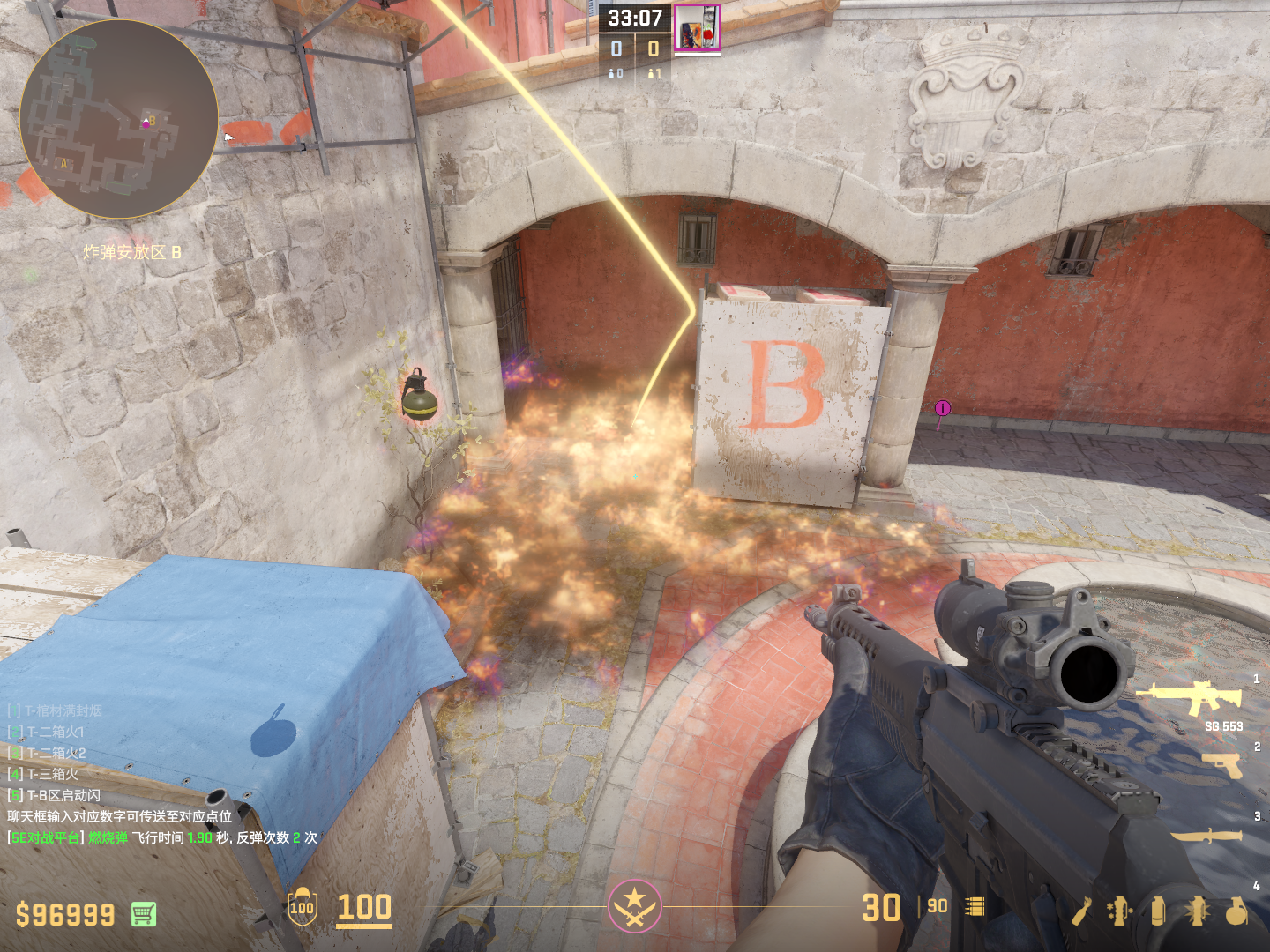Screen dimensions: 1270x952
Task: Select the molotov grenade icon
Action: point(1082,911)
